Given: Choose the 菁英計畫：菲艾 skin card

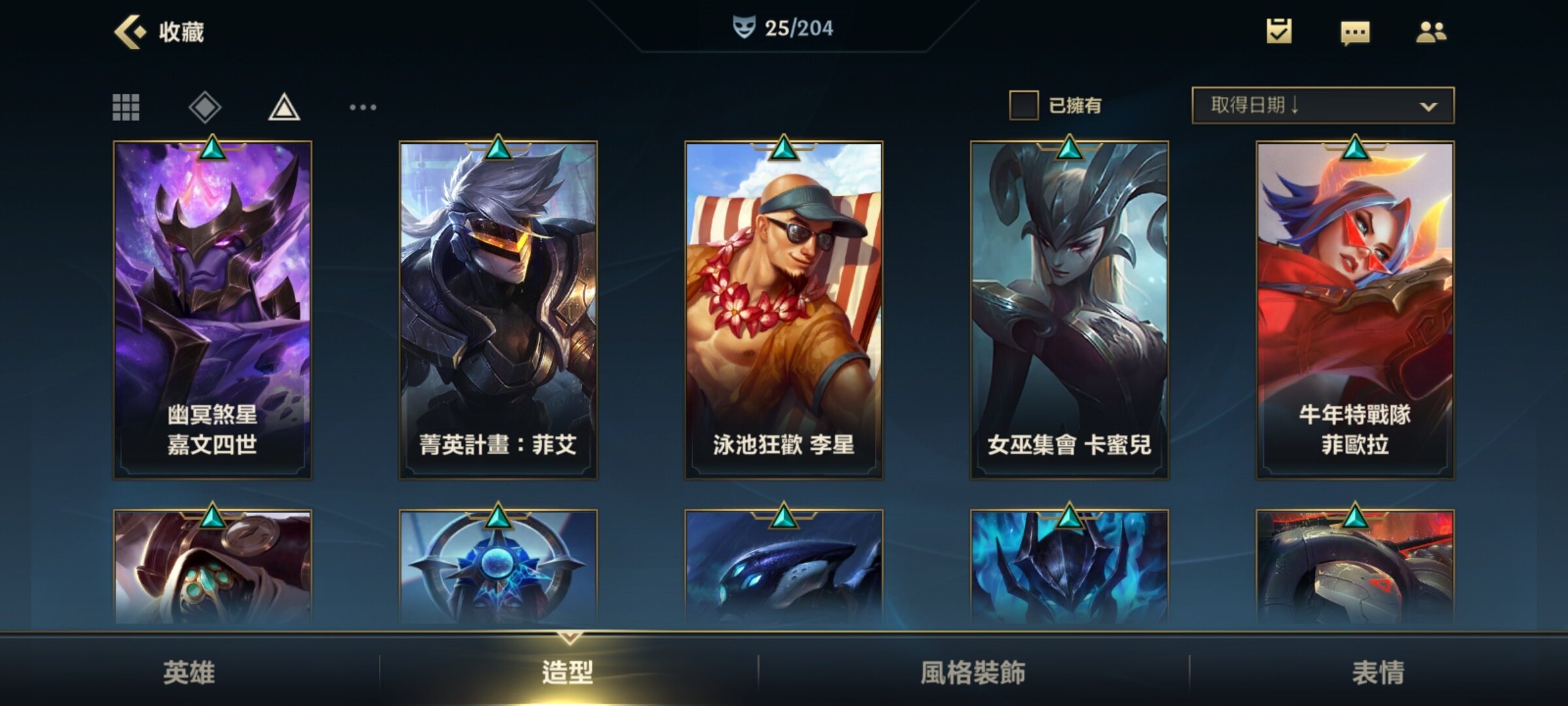Looking at the screenshot, I should click(498, 311).
